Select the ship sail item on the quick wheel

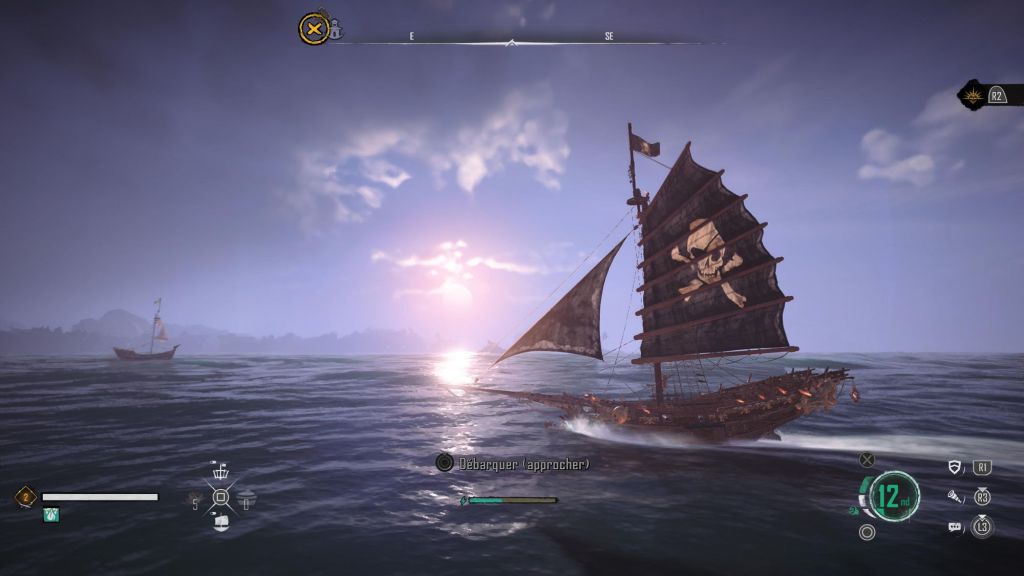(221, 521)
